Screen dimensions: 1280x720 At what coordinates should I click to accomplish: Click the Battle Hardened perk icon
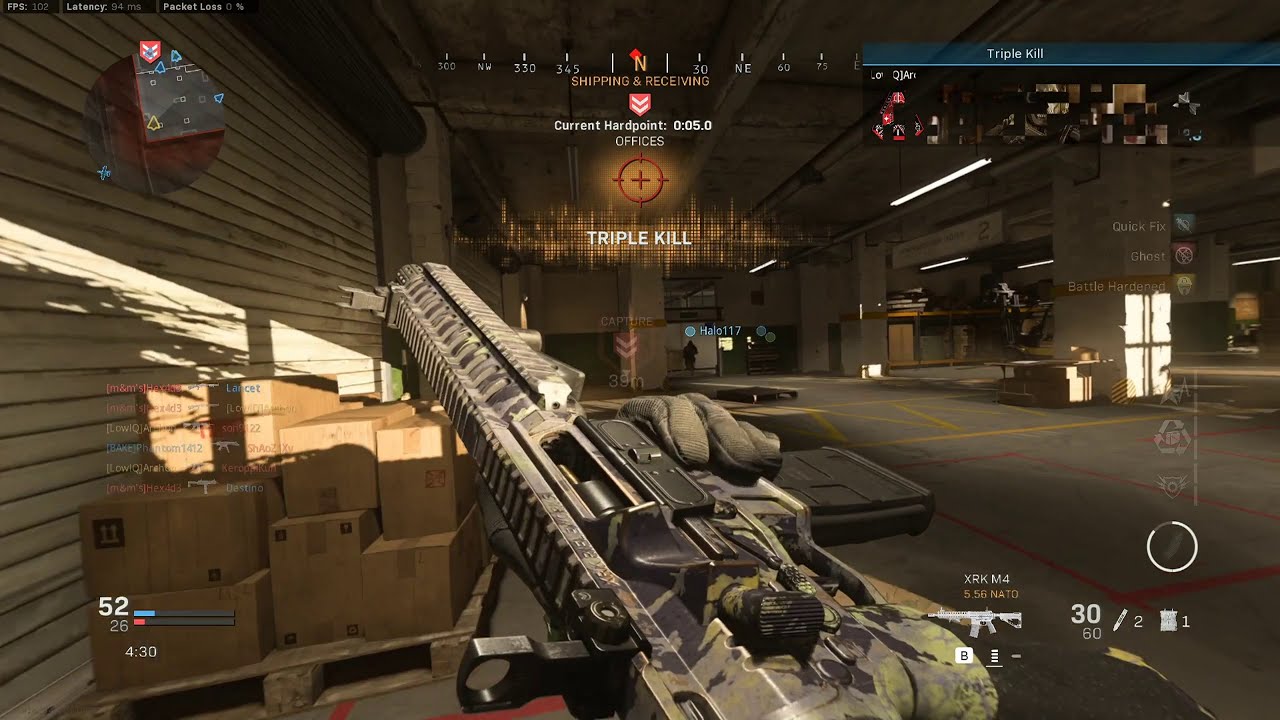(x=1184, y=285)
